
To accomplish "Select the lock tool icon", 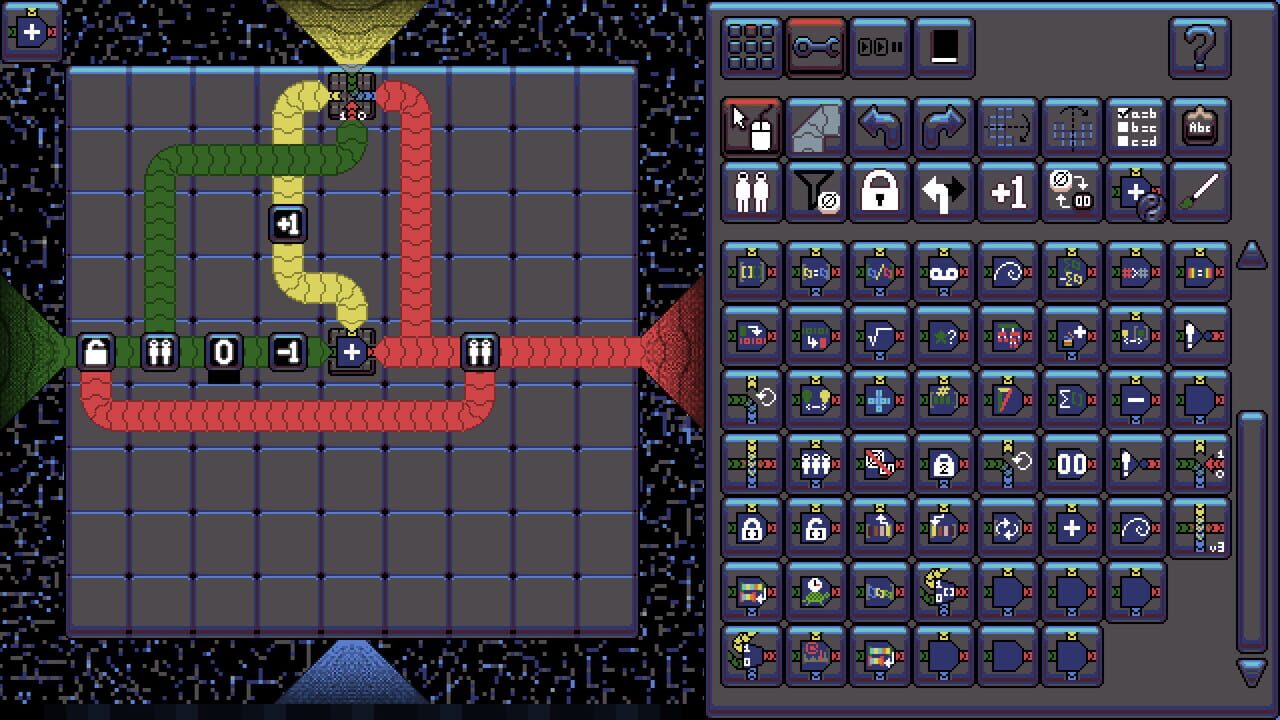I will tap(879, 191).
